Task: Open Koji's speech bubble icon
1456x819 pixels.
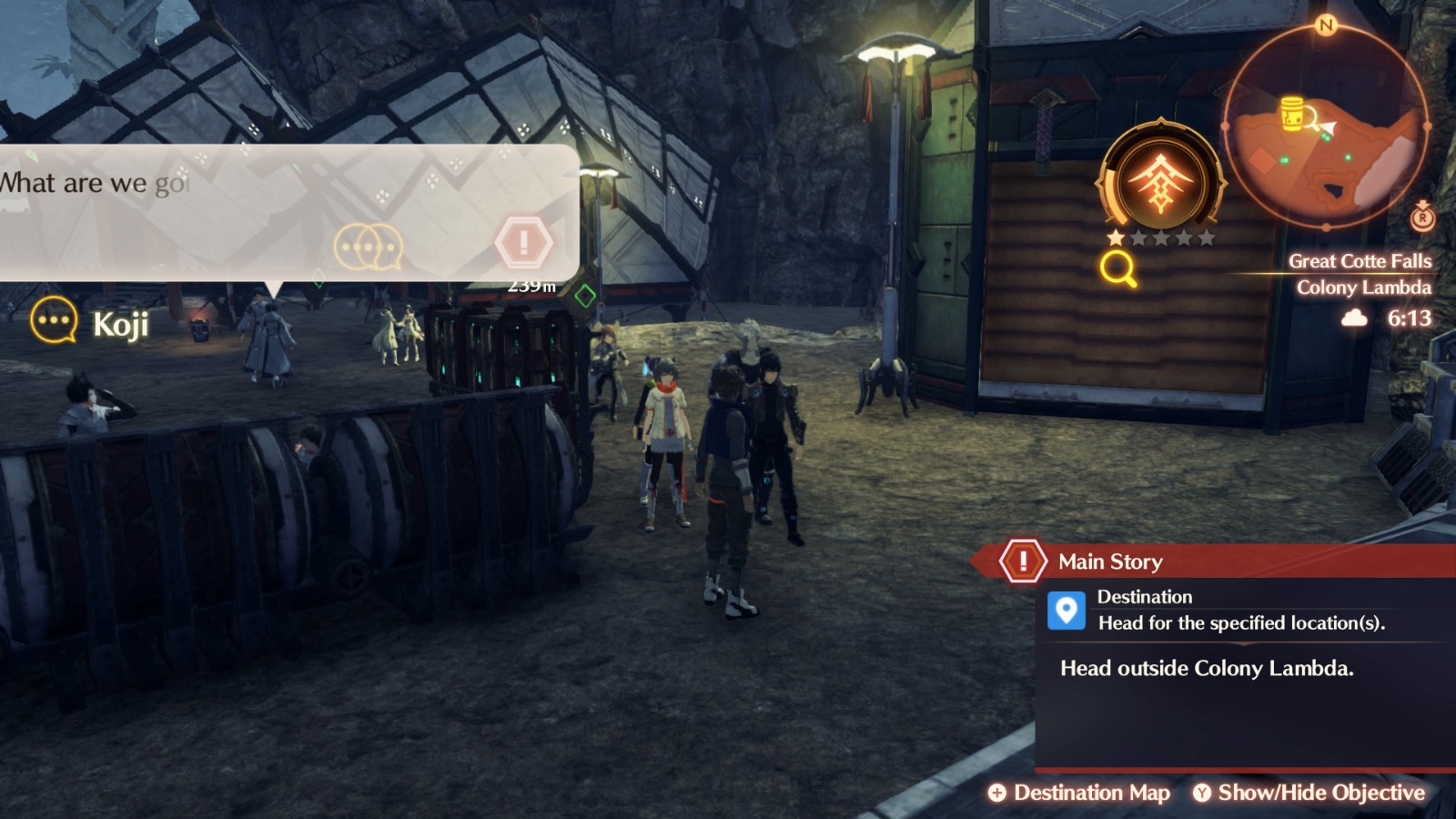Action: 53,319
